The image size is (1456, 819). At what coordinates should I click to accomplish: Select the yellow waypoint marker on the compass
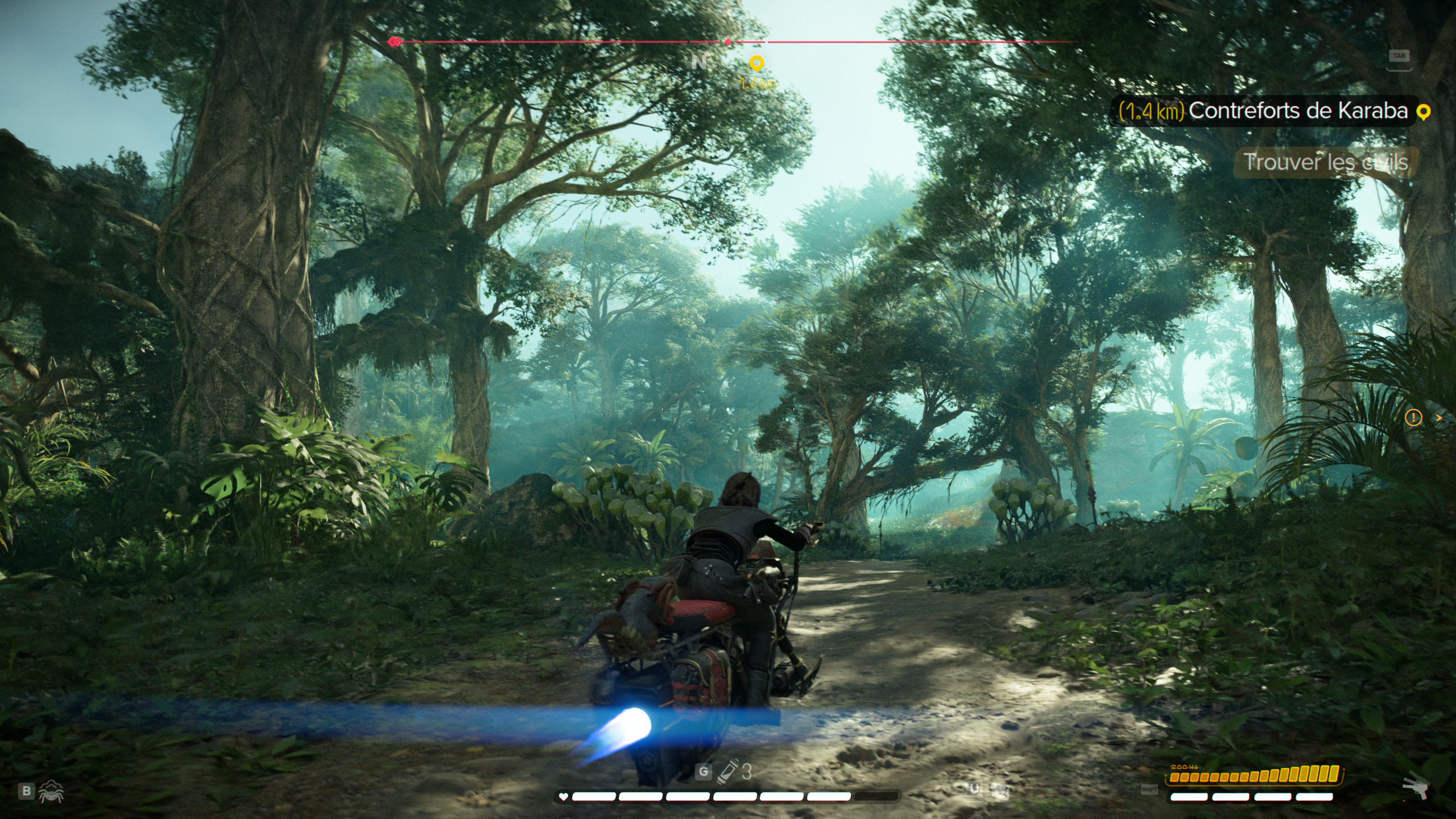click(756, 63)
